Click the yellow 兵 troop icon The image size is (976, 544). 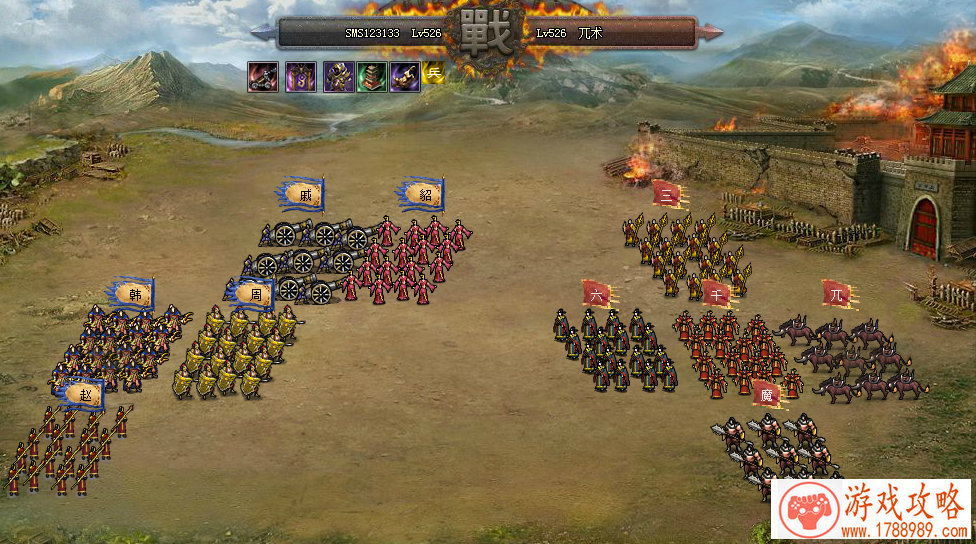point(433,72)
